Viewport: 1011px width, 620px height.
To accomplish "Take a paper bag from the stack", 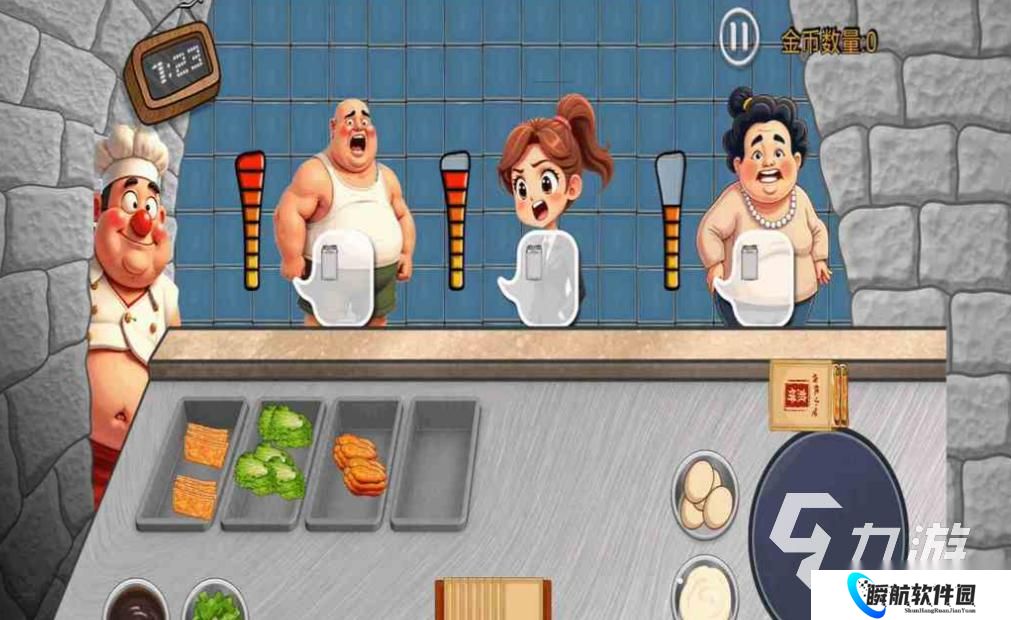I will (492, 600).
